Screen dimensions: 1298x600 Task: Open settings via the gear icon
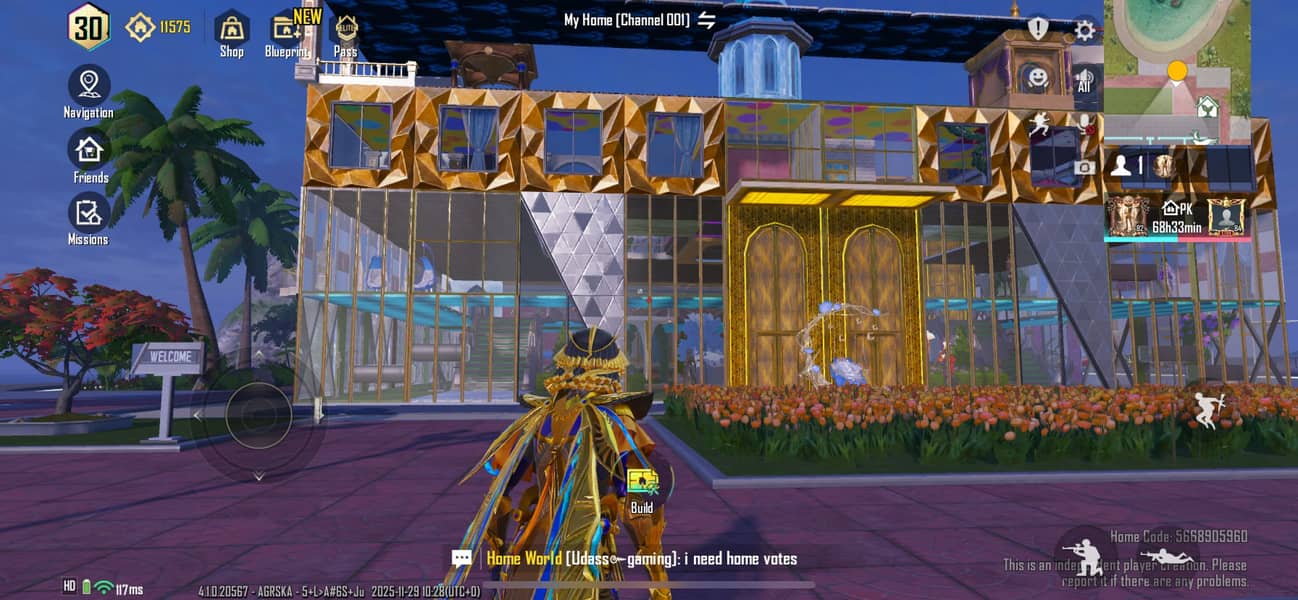pos(1084,30)
